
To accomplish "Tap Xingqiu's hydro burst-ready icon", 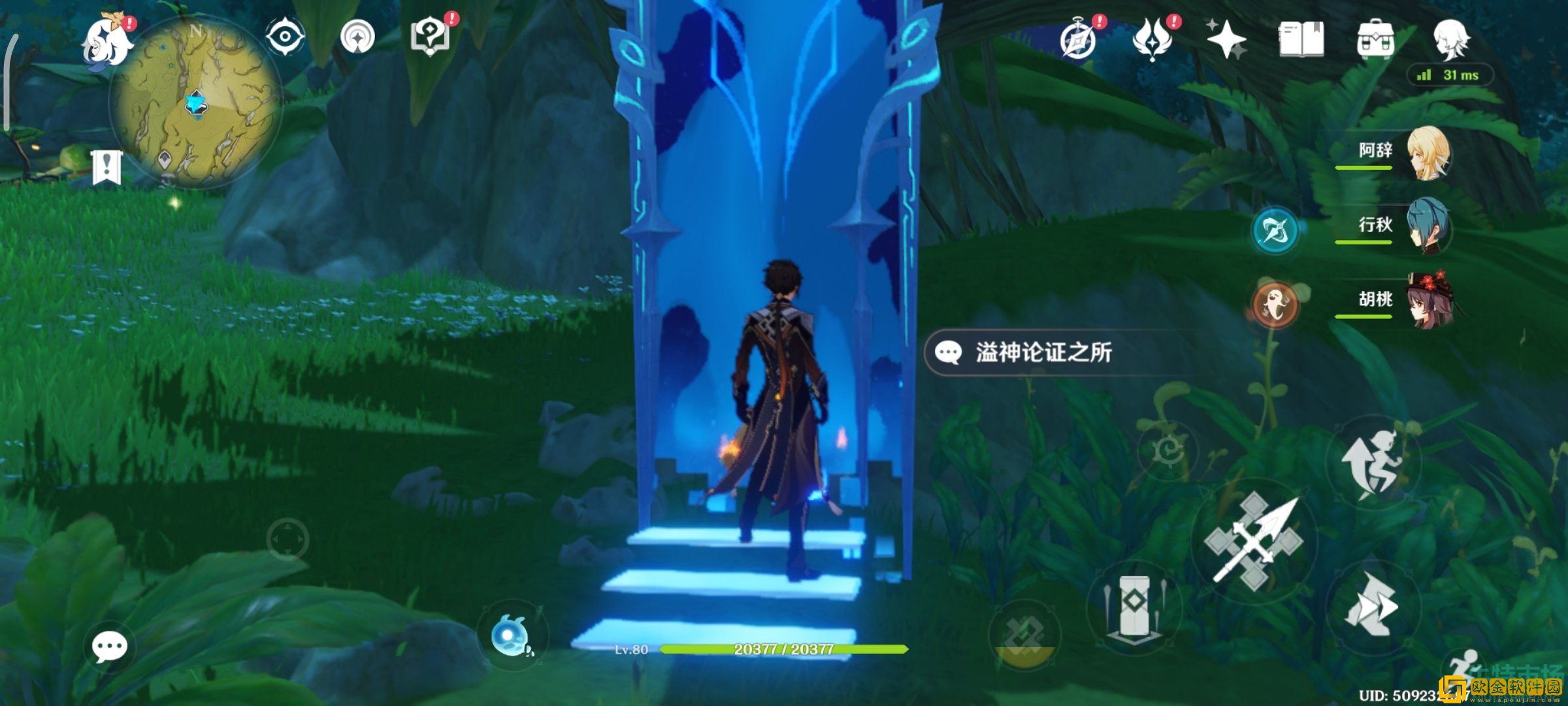I will (1275, 229).
